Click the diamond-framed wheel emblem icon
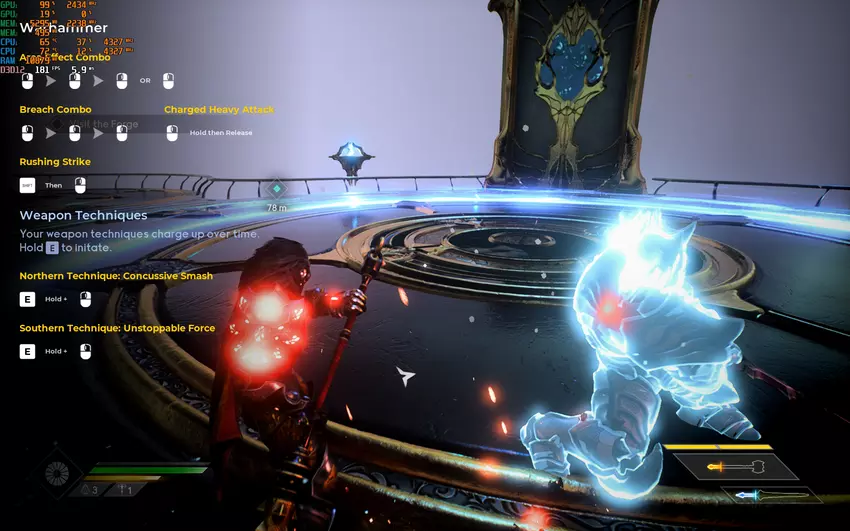Screen dimensions: 850x531 [x=58, y=475]
